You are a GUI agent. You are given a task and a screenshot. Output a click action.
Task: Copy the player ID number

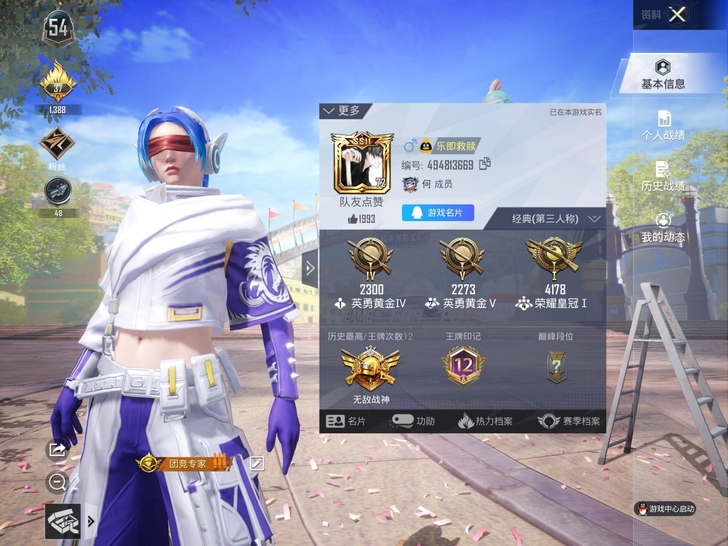pos(485,164)
